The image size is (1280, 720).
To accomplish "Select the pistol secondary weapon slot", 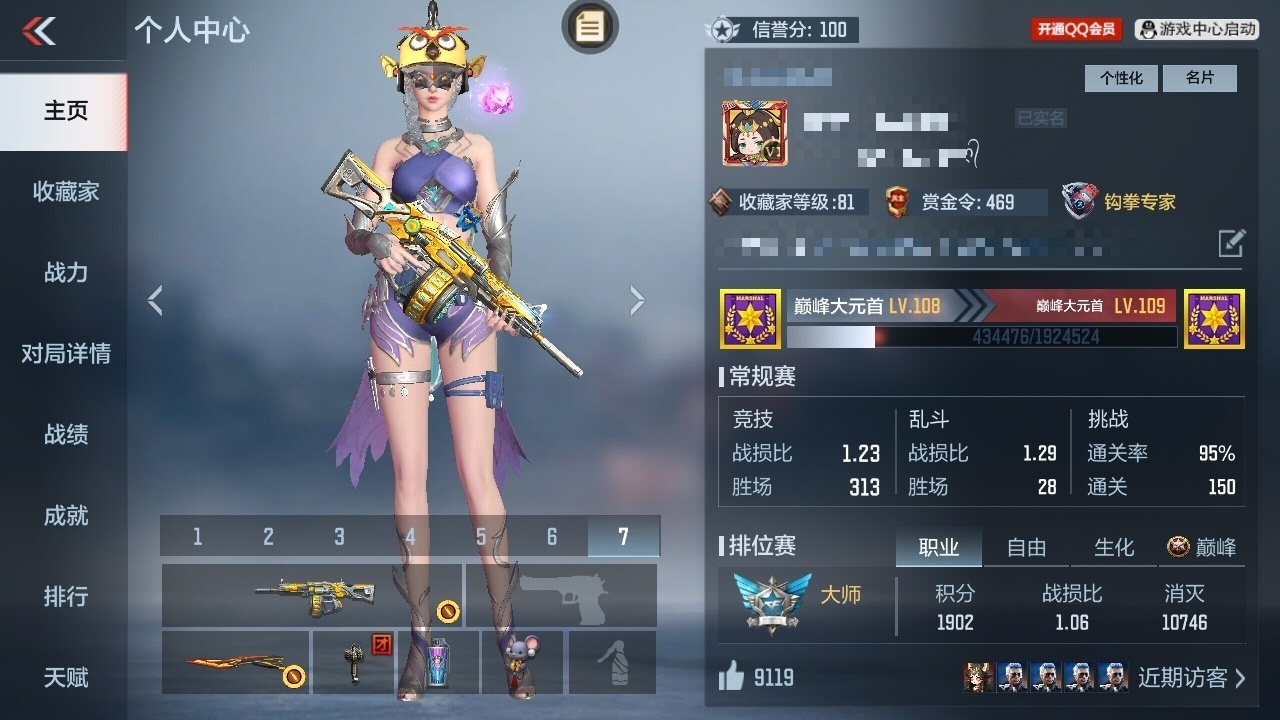I will coord(563,595).
